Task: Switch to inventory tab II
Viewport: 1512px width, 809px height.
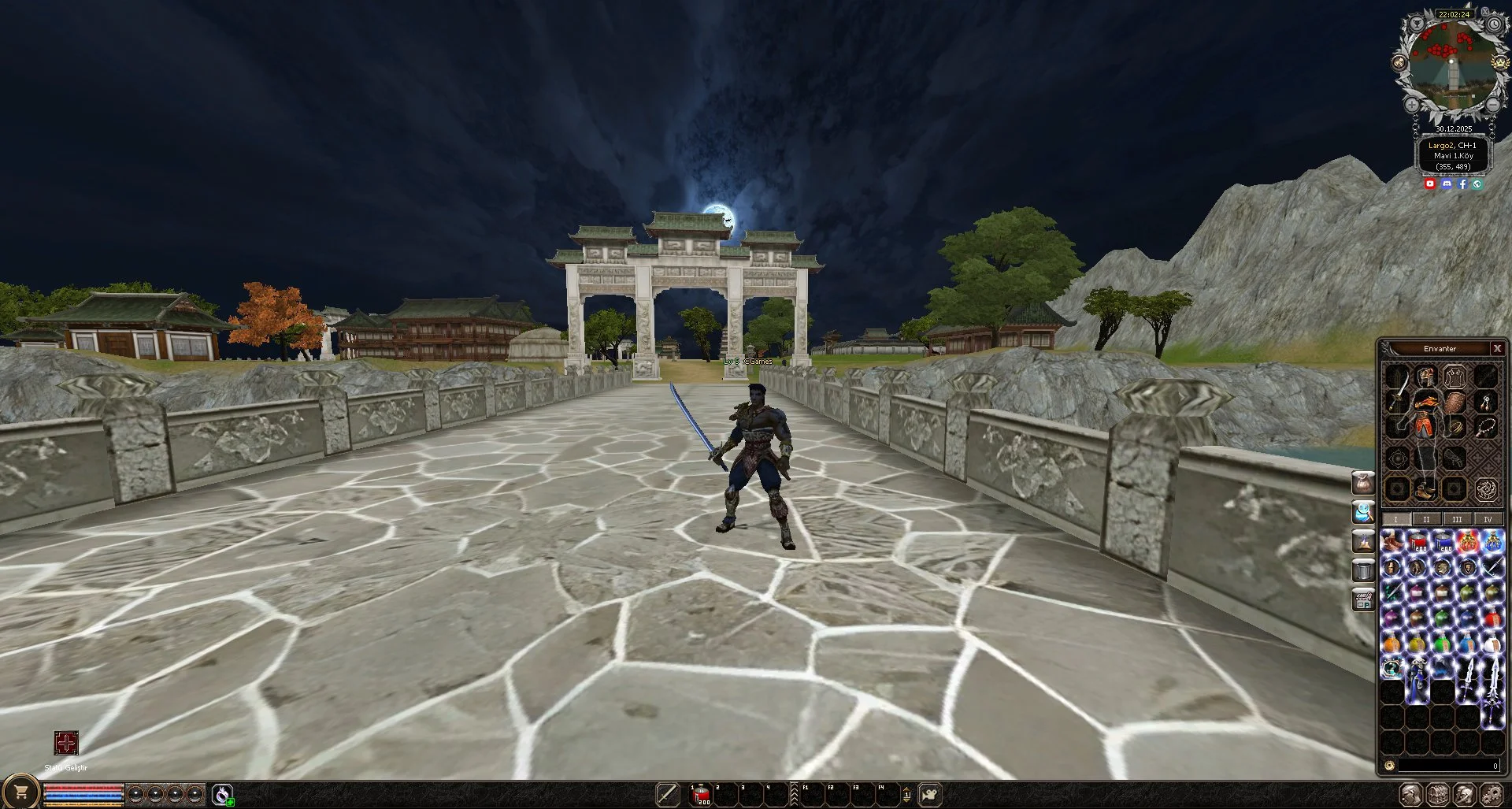Action: 1425,519
